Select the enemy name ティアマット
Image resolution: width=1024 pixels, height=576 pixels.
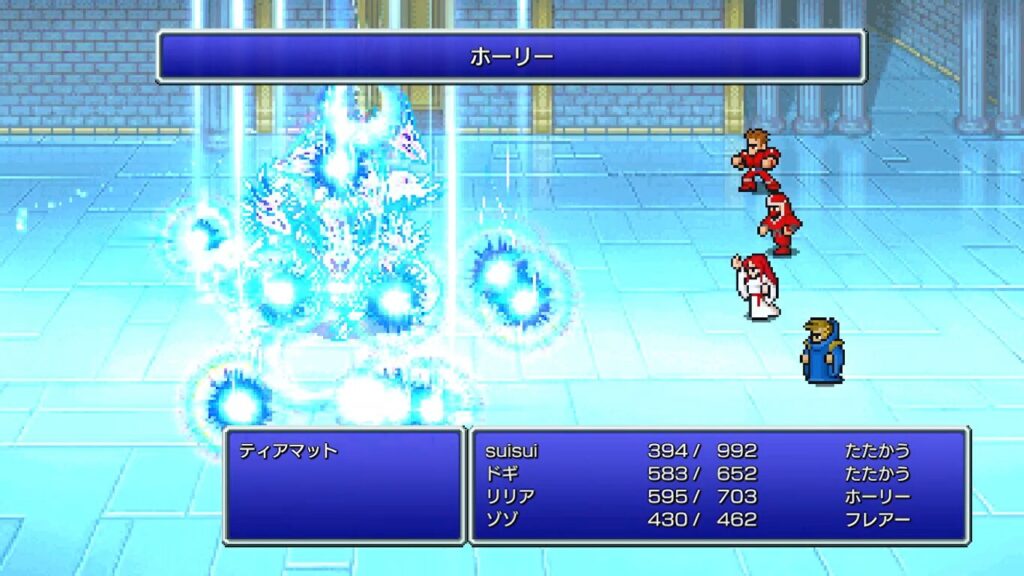[288, 451]
